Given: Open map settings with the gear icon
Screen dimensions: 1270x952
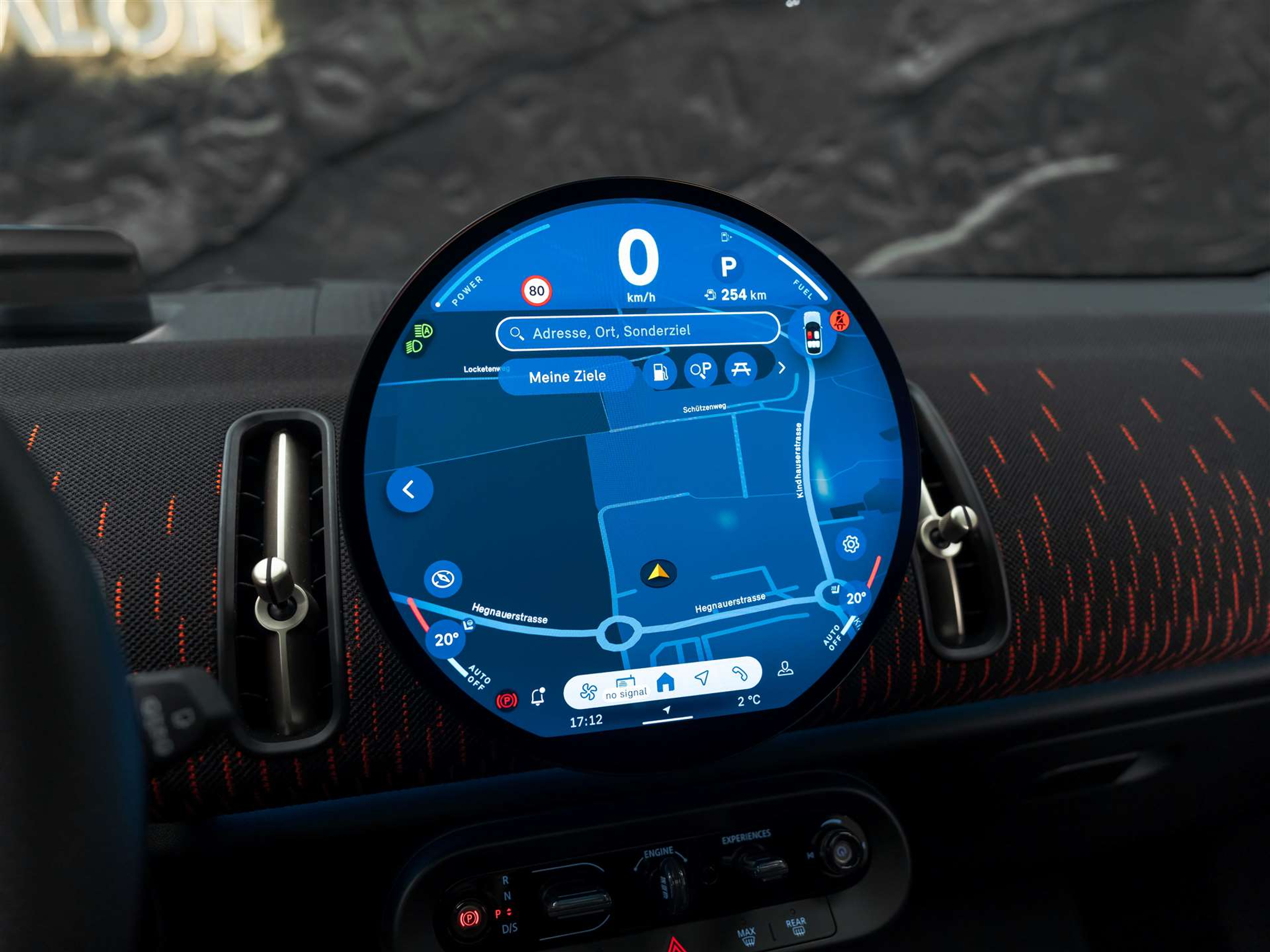Looking at the screenshot, I should (851, 544).
